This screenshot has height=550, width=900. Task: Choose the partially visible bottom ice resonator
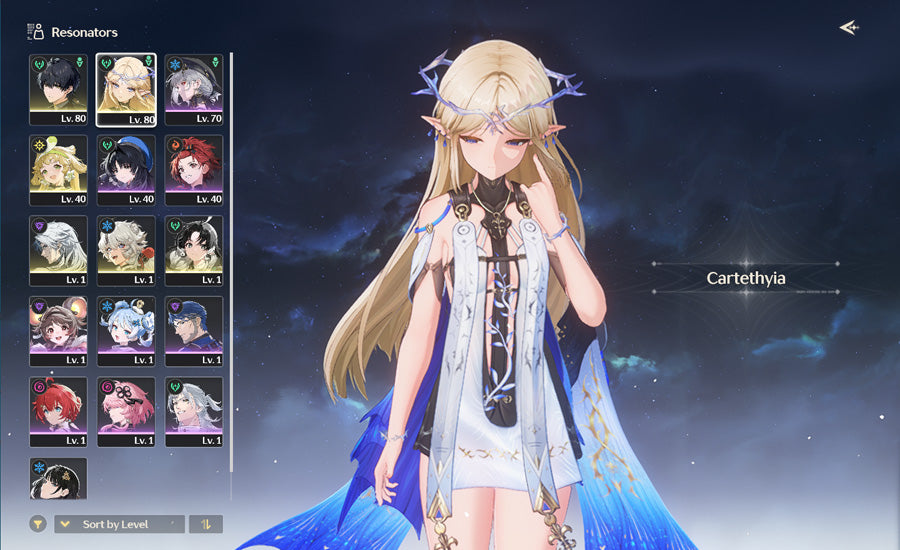point(58,479)
